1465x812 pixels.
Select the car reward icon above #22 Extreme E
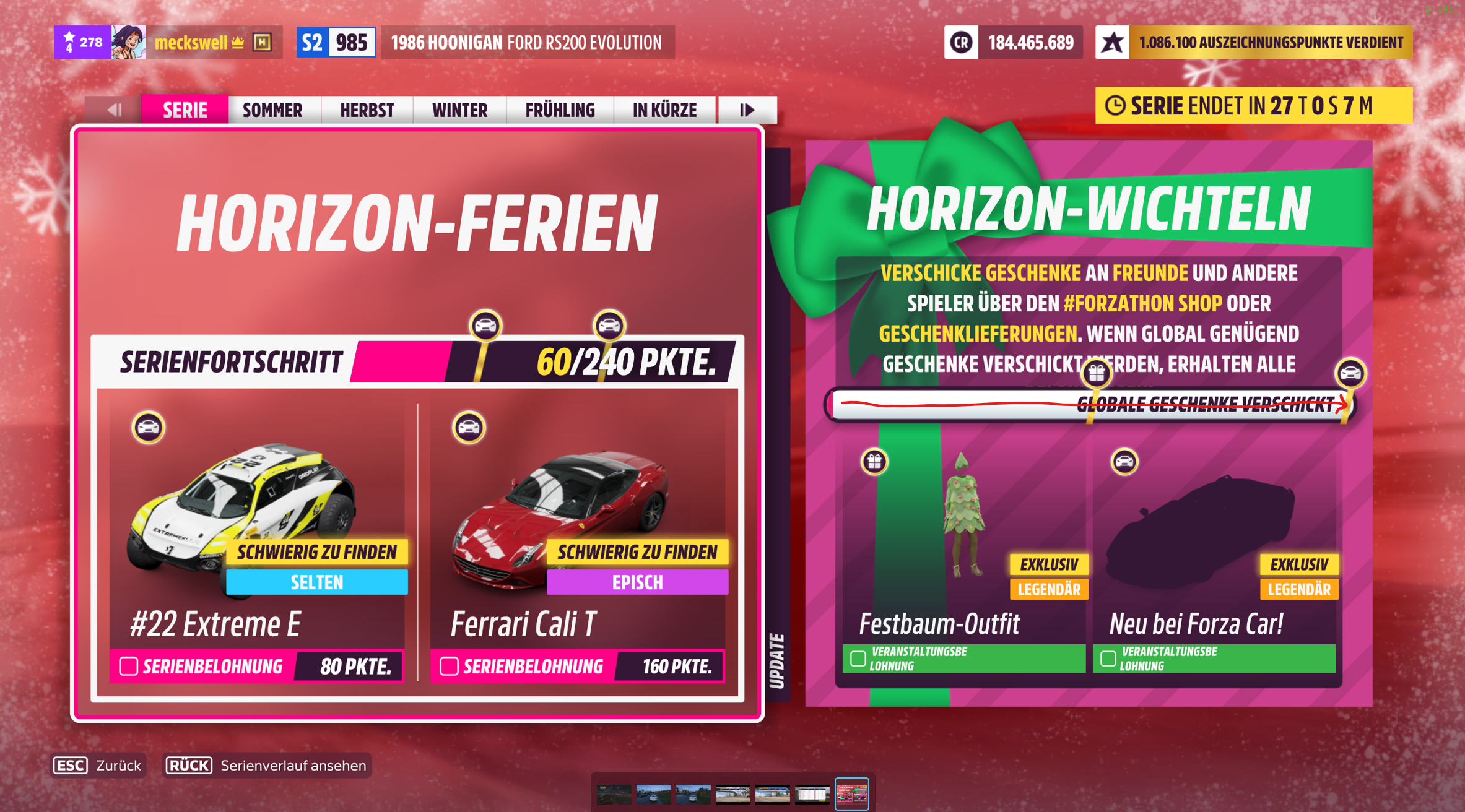pyautogui.click(x=147, y=428)
